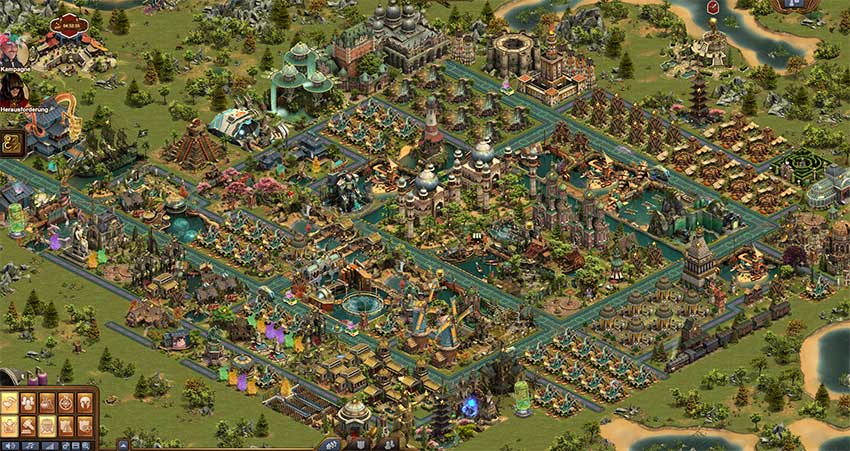Open the helmet army menu icon
Screen dimensions: 850x451
coord(84,403)
